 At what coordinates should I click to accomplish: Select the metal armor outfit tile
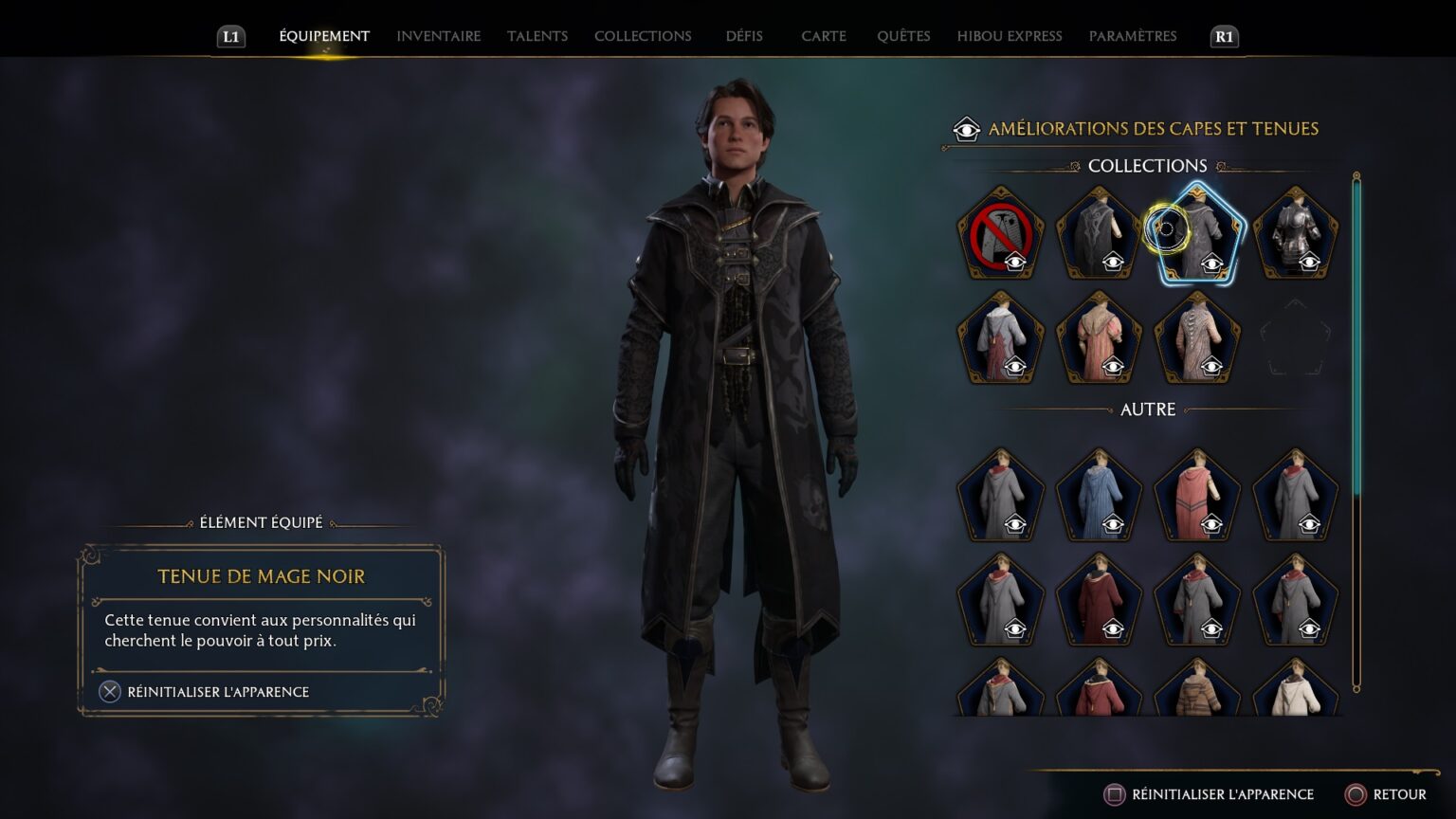[x=1295, y=234]
